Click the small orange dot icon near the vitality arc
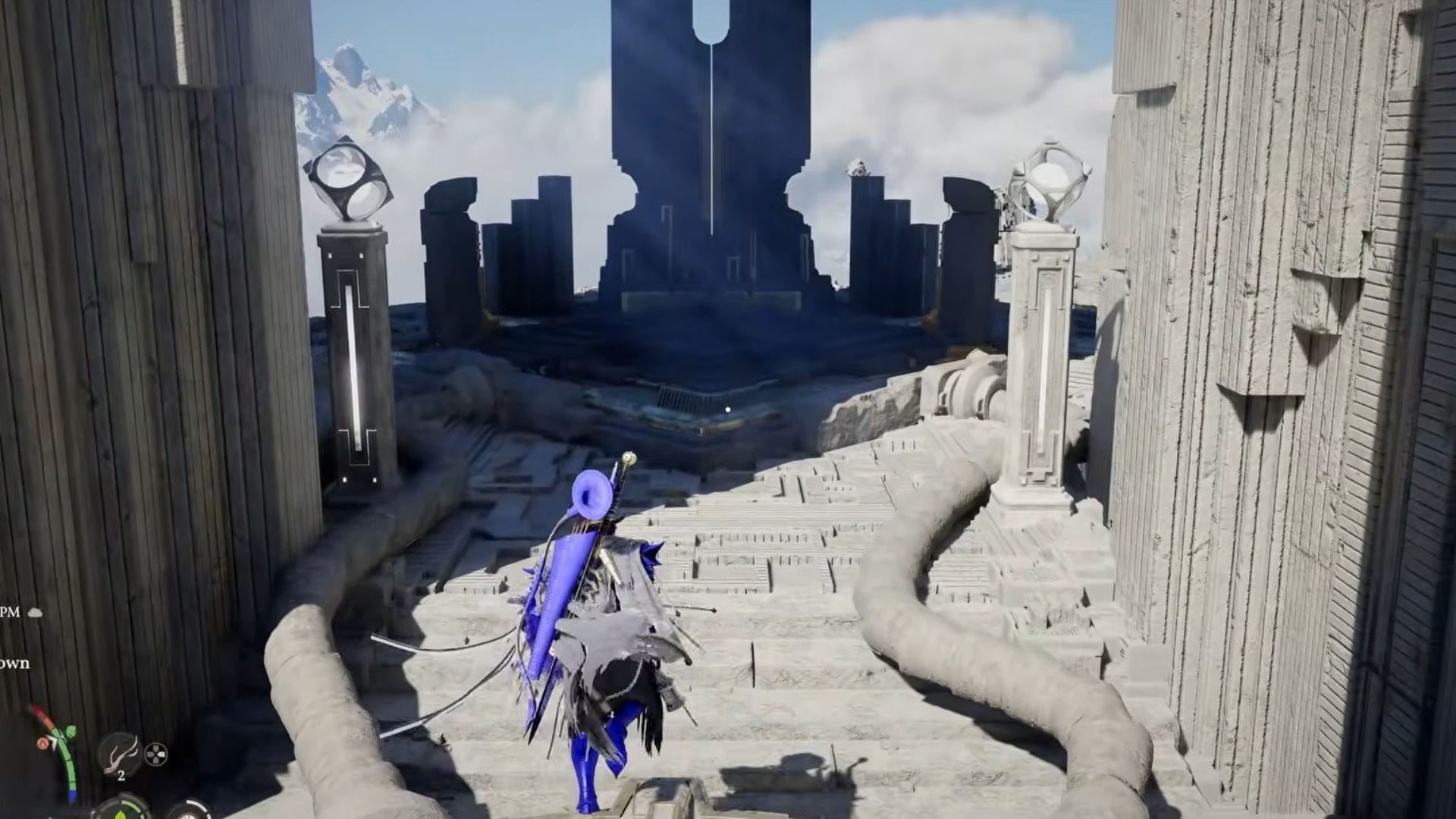The height and width of the screenshot is (819, 1456). [x=43, y=743]
